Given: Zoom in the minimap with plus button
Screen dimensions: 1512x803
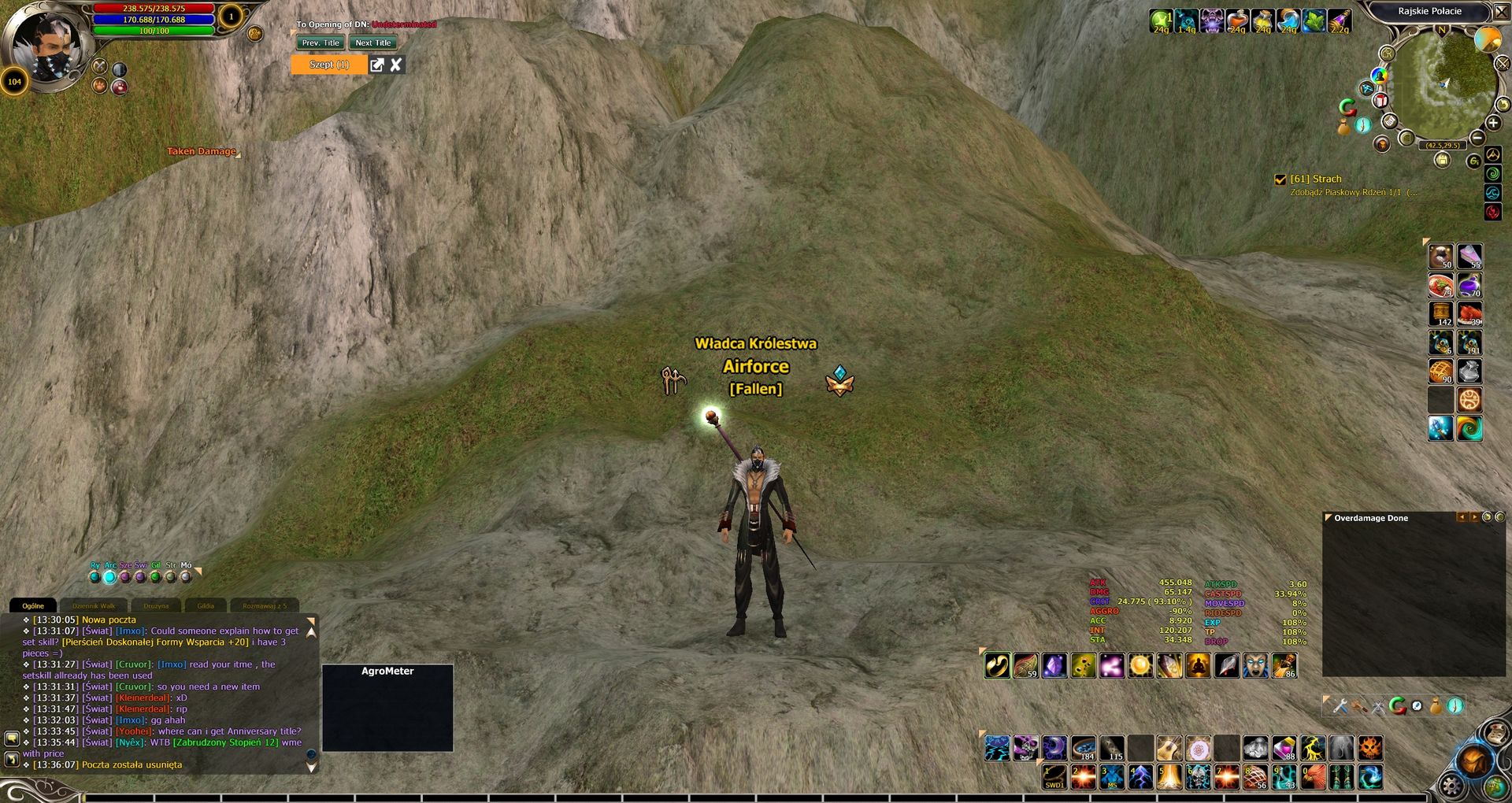Looking at the screenshot, I should pos(1493,123).
